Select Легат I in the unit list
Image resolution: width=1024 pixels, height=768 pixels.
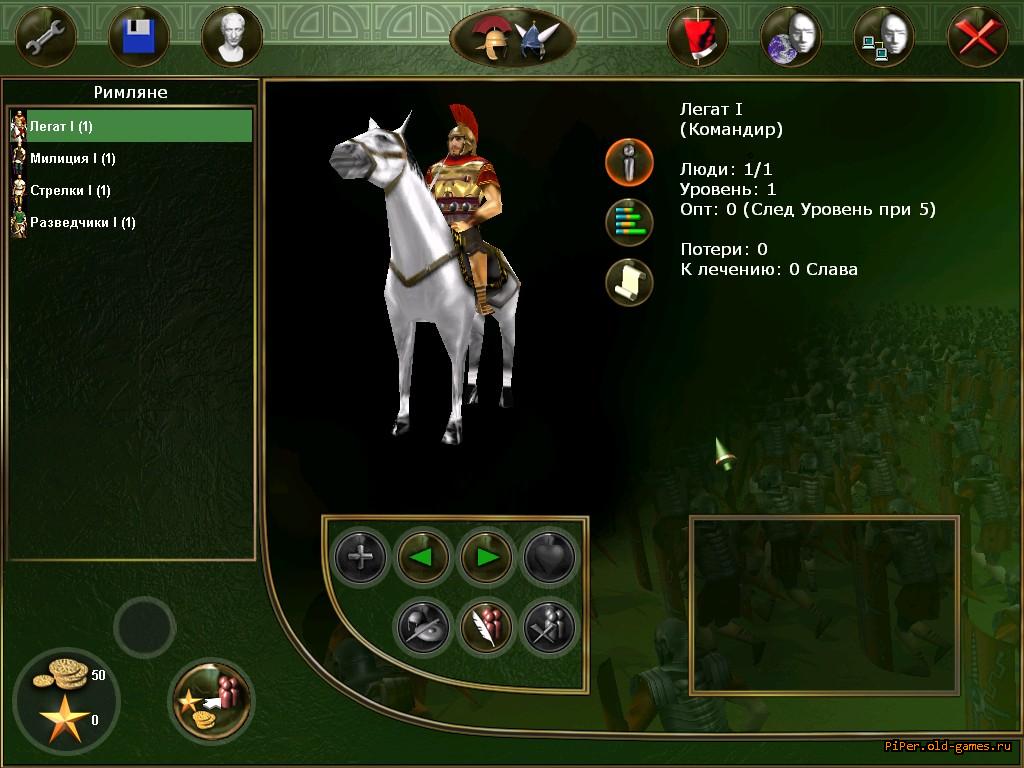(130, 126)
